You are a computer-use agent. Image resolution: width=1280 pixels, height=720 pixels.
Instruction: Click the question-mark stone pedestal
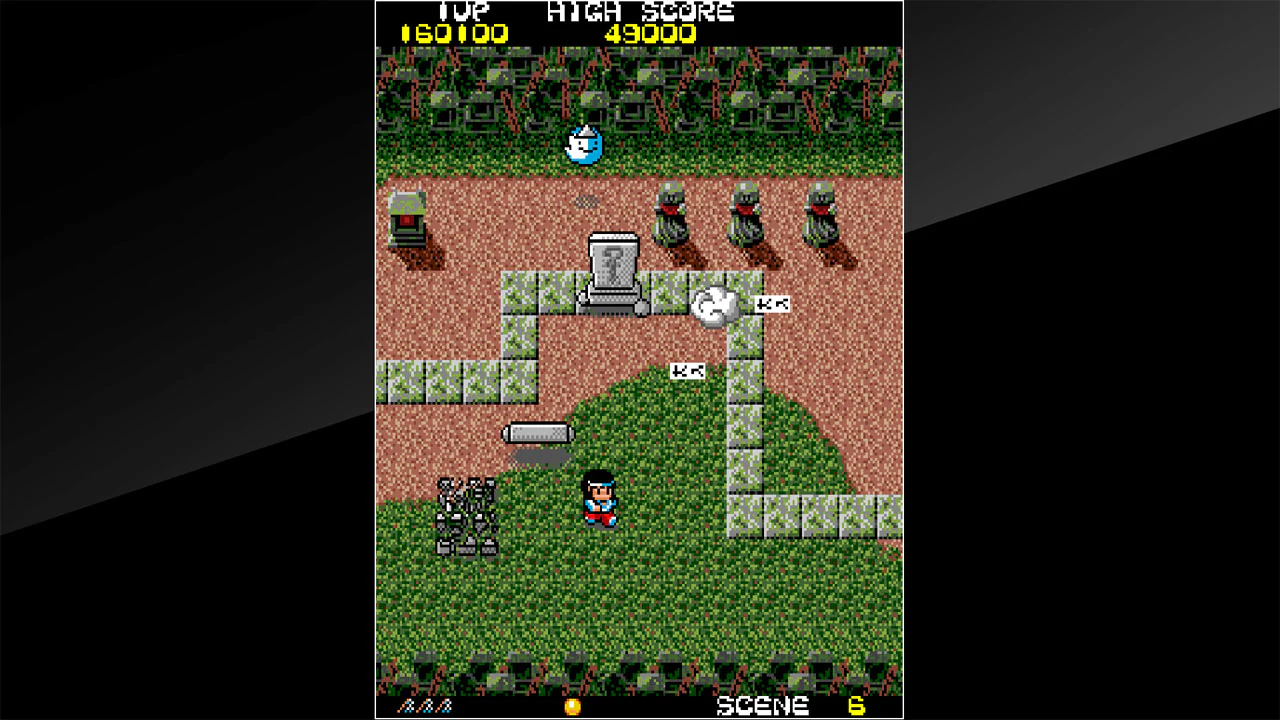[x=612, y=268]
